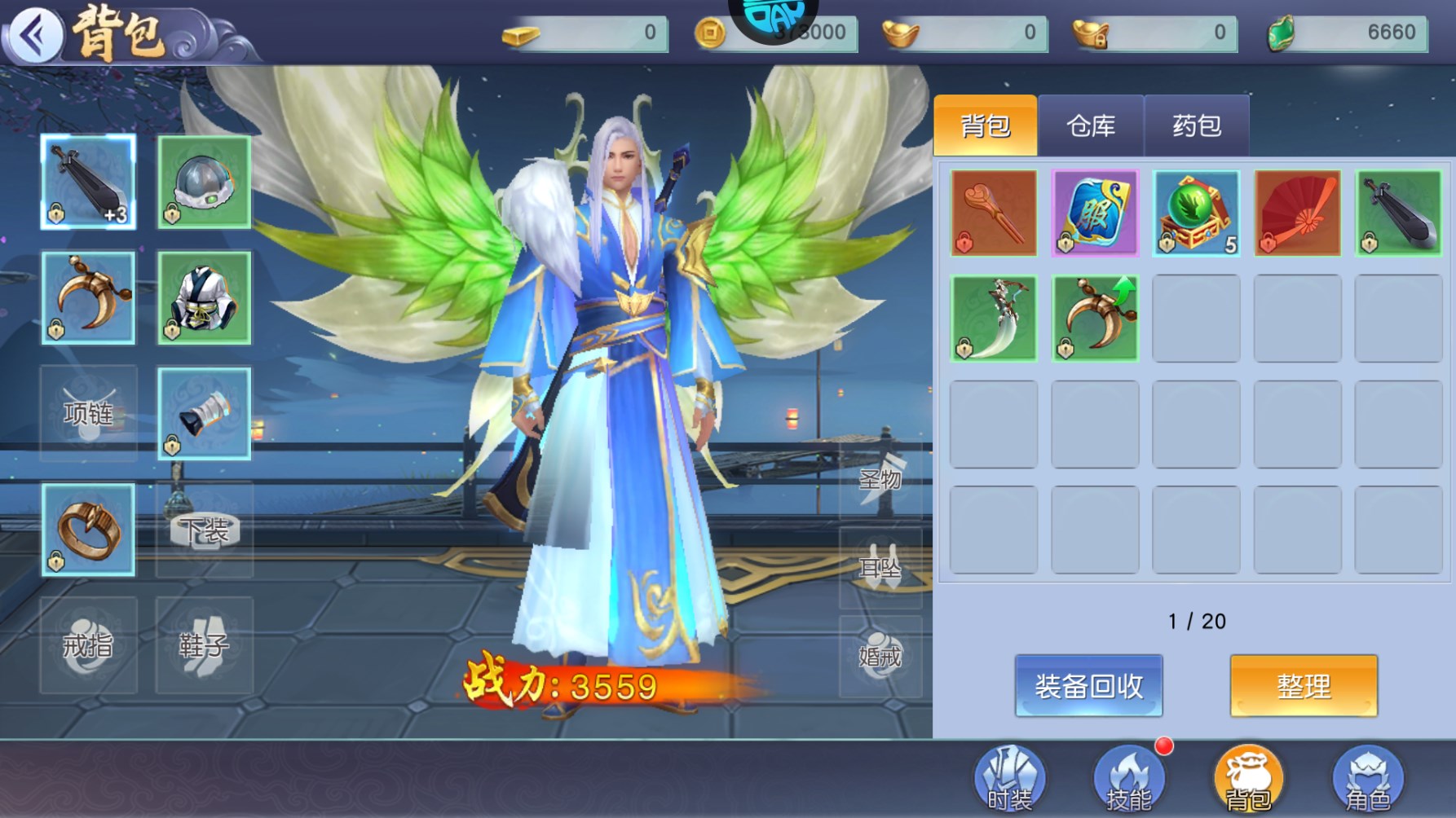
Task: Inspect the equipped helmet slot
Action: [204, 182]
